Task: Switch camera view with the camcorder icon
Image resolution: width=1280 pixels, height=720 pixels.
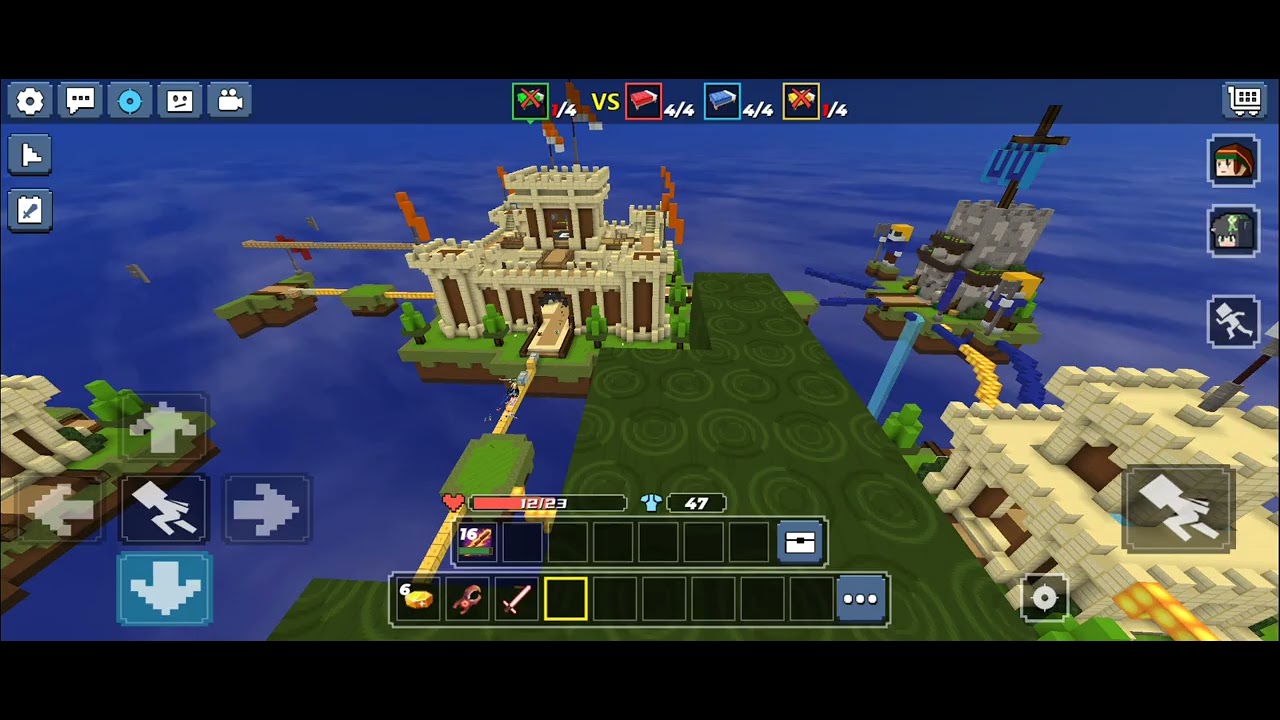Action: (x=230, y=101)
